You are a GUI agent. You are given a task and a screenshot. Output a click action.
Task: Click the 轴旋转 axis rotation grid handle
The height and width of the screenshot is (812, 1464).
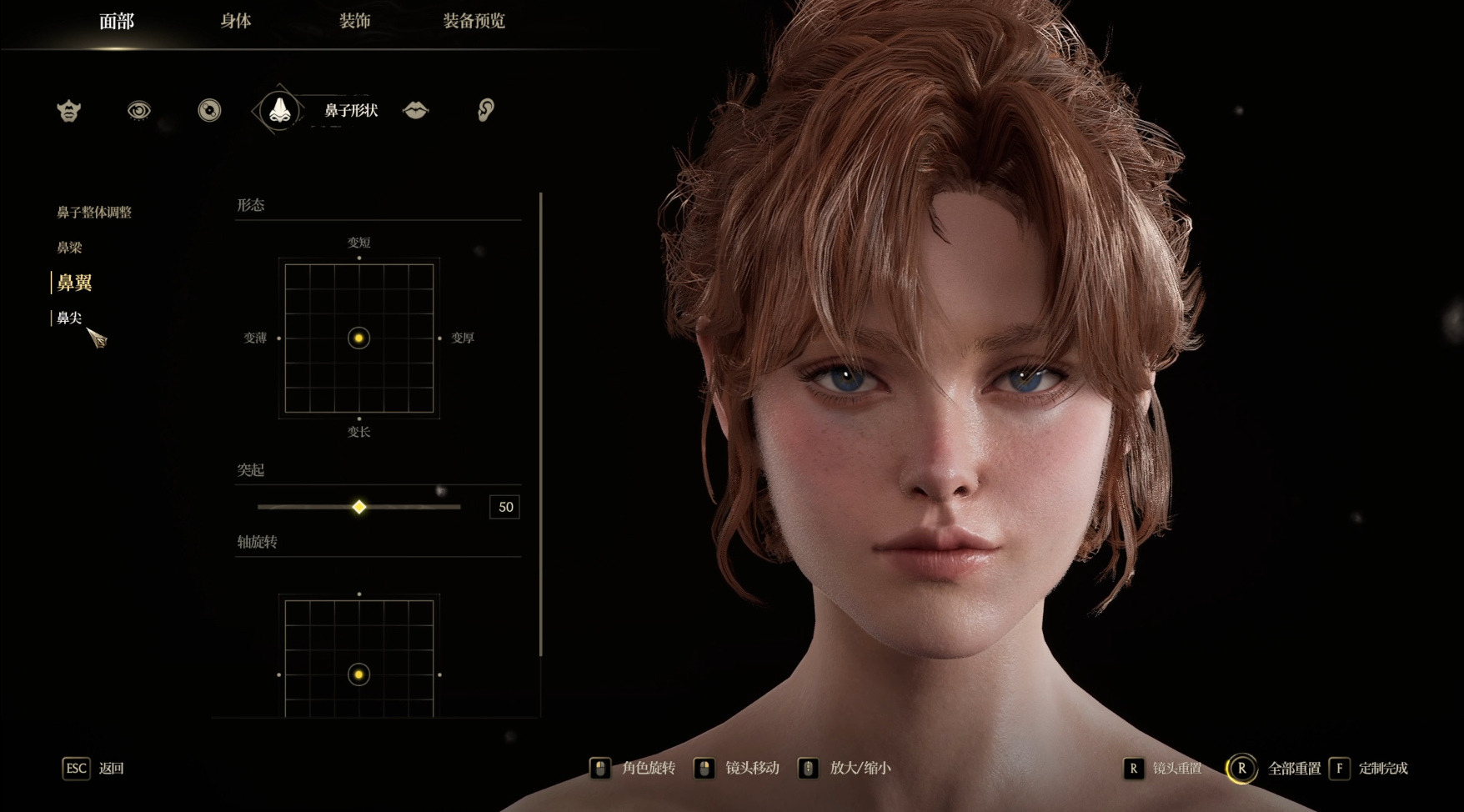point(358,674)
